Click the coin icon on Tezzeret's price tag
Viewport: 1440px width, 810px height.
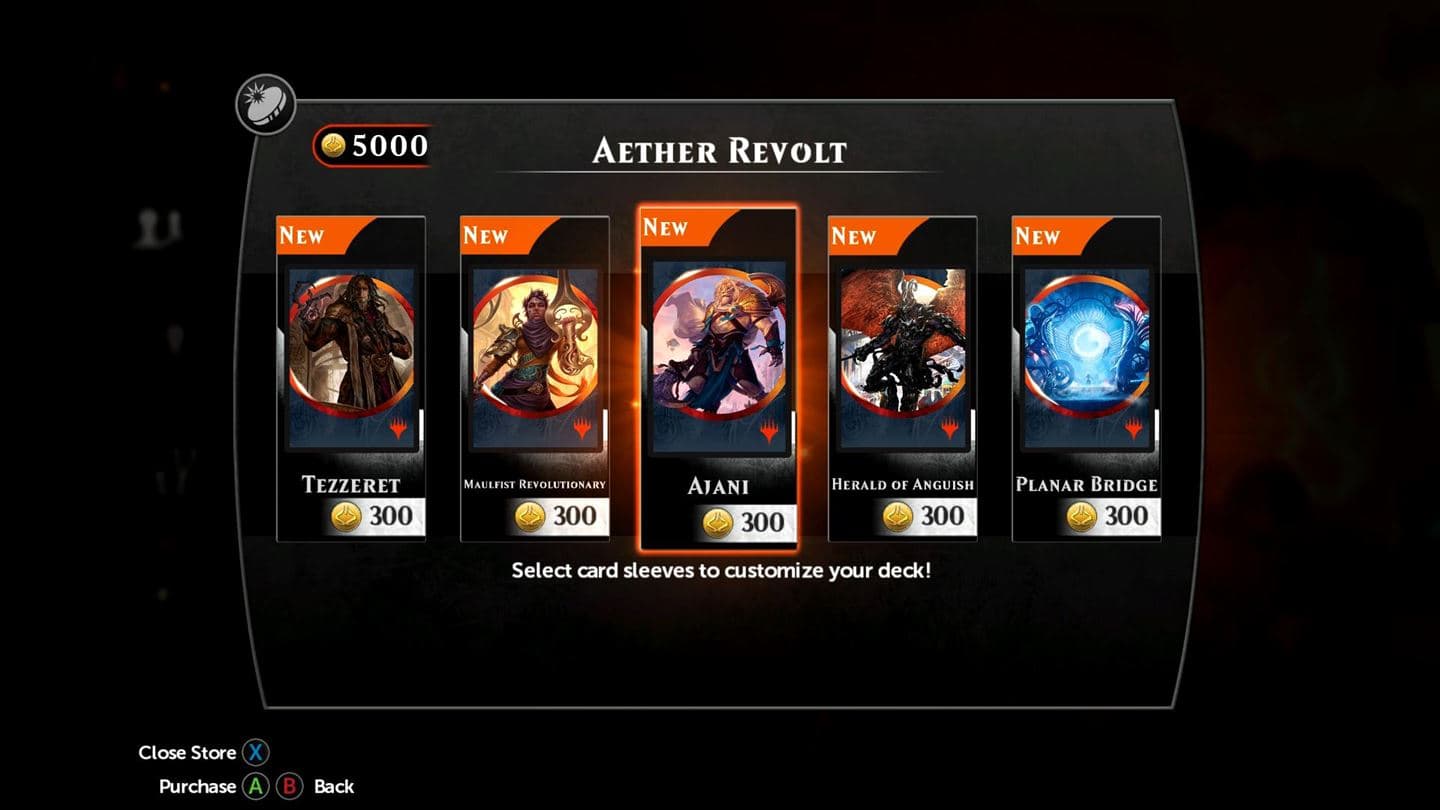(x=346, y=516)
